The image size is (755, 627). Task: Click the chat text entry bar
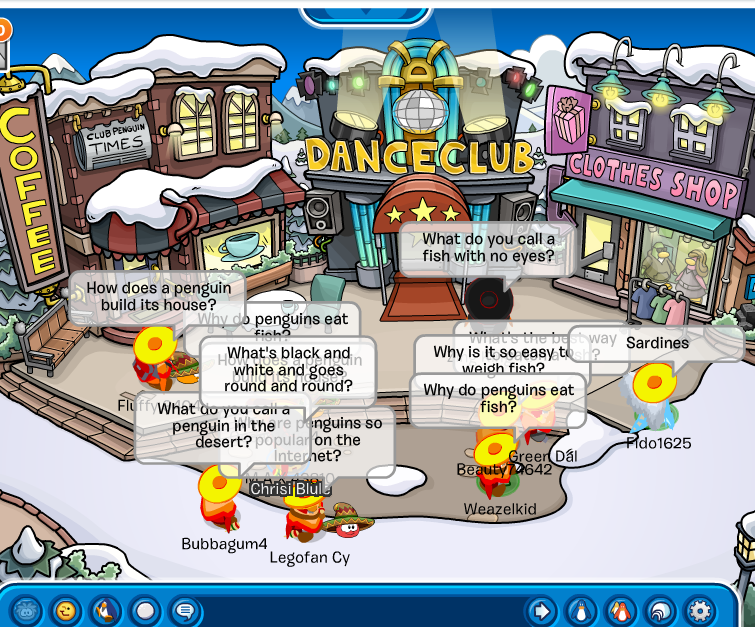(360, 609)
